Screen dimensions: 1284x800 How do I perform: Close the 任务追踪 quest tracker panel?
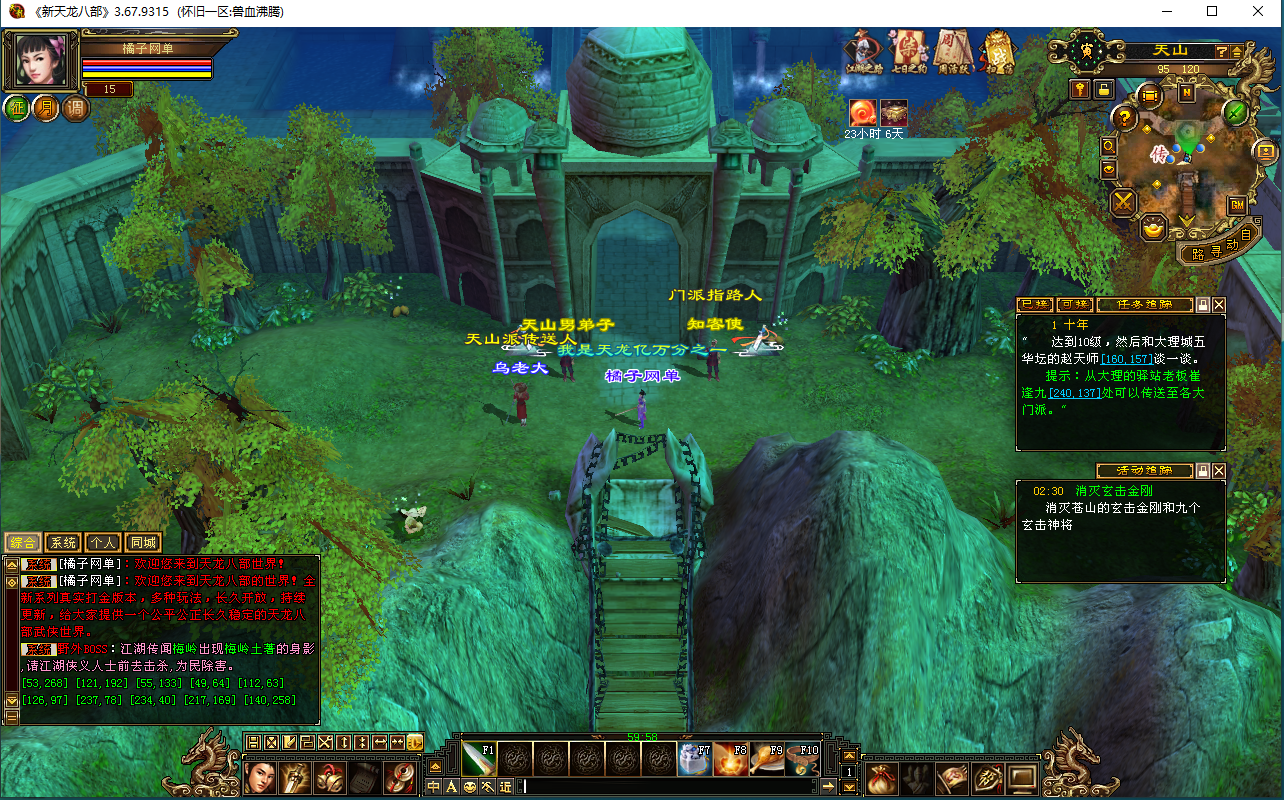(1219, 305)
